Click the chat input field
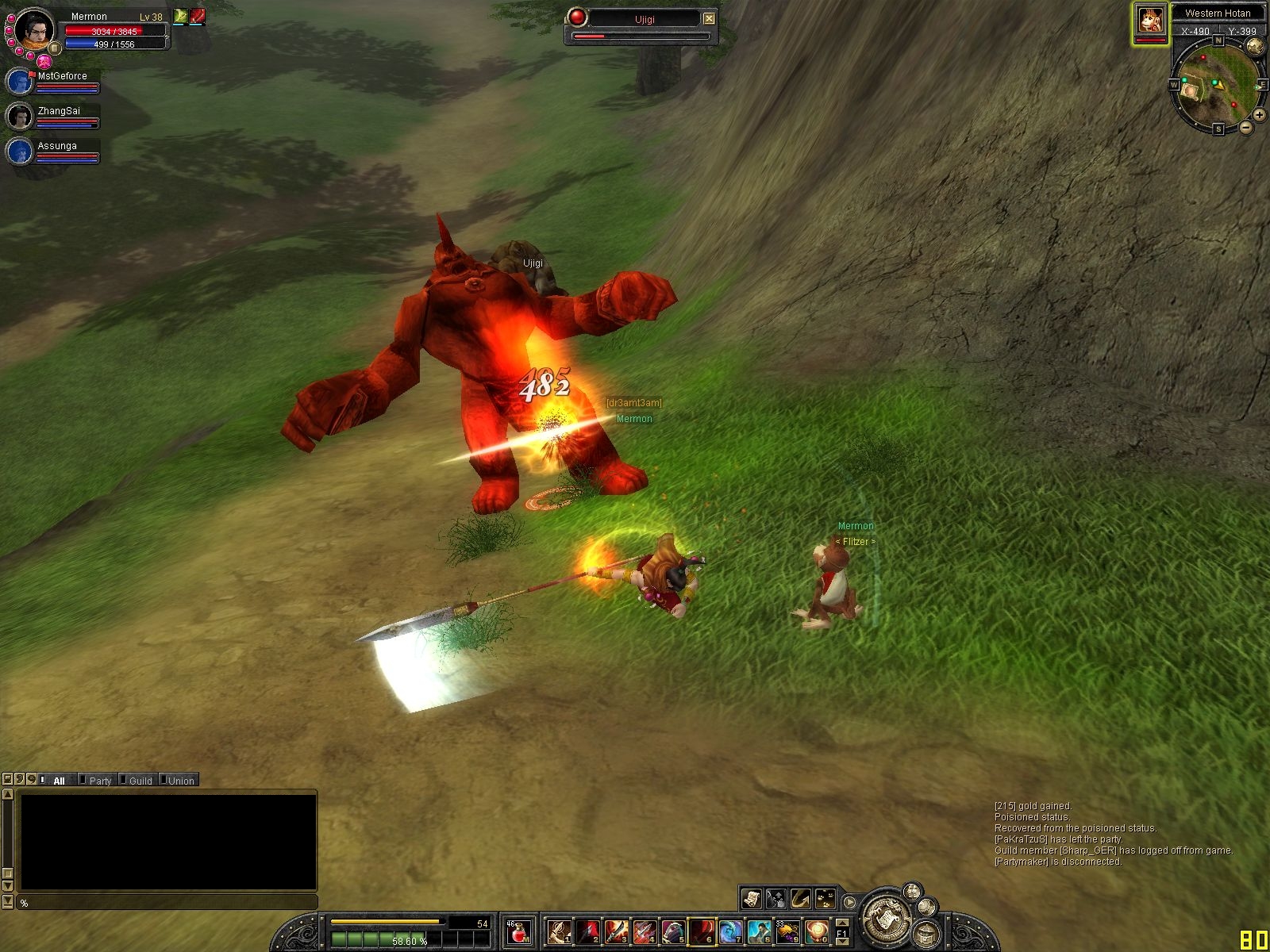The height and width of the screenshot is (952, 1270). pyautogui.click(x=167, y=903)
